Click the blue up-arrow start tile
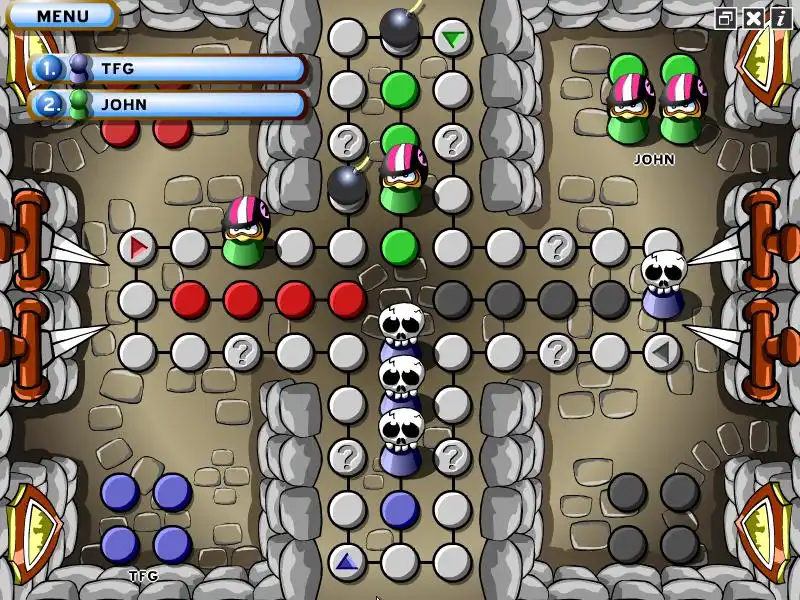Screen dimensions: 800x600 (x=347, y=561)
